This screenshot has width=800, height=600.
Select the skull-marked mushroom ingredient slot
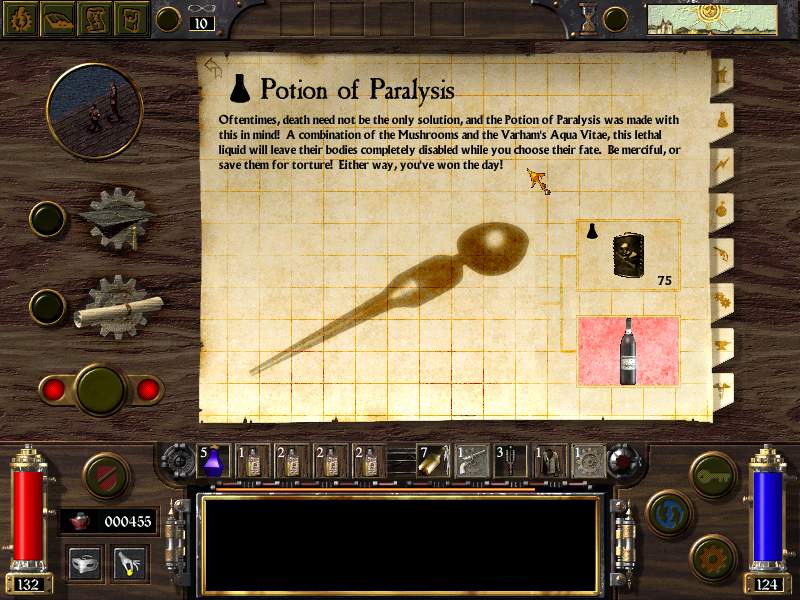628,256
